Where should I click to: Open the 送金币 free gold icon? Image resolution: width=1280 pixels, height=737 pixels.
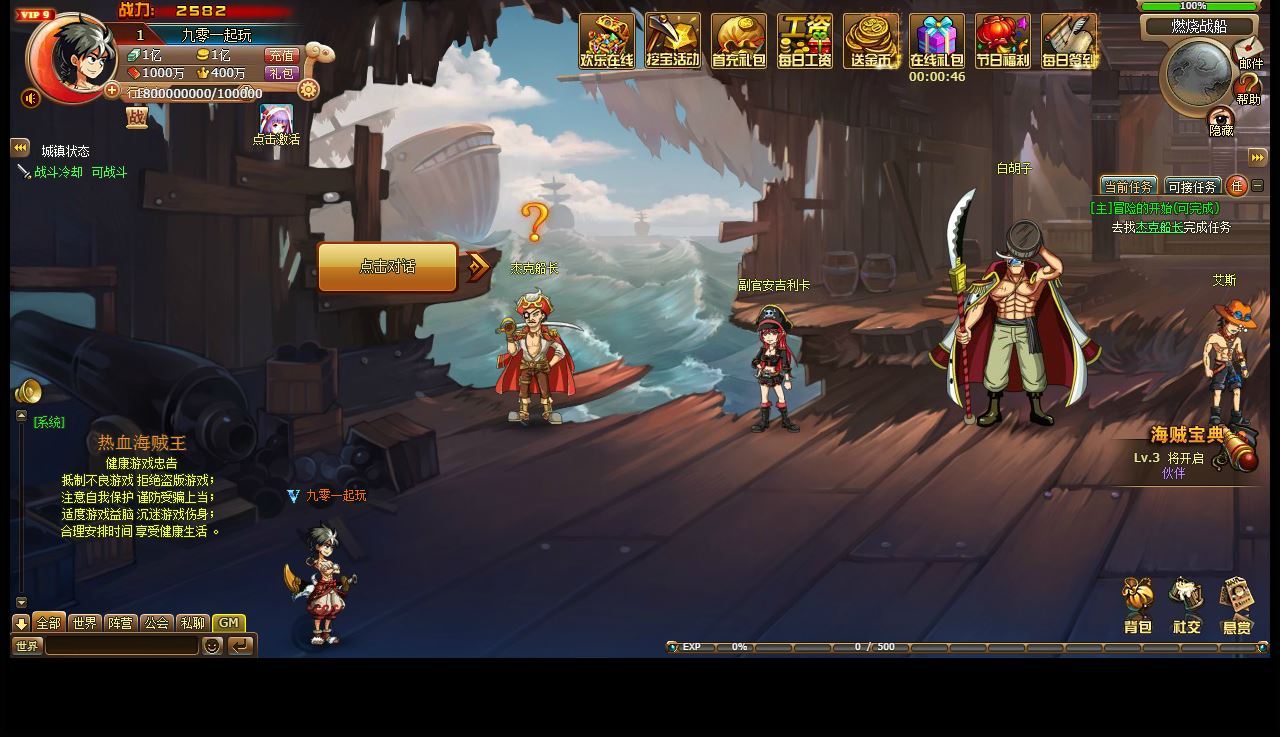pos(871,41)
